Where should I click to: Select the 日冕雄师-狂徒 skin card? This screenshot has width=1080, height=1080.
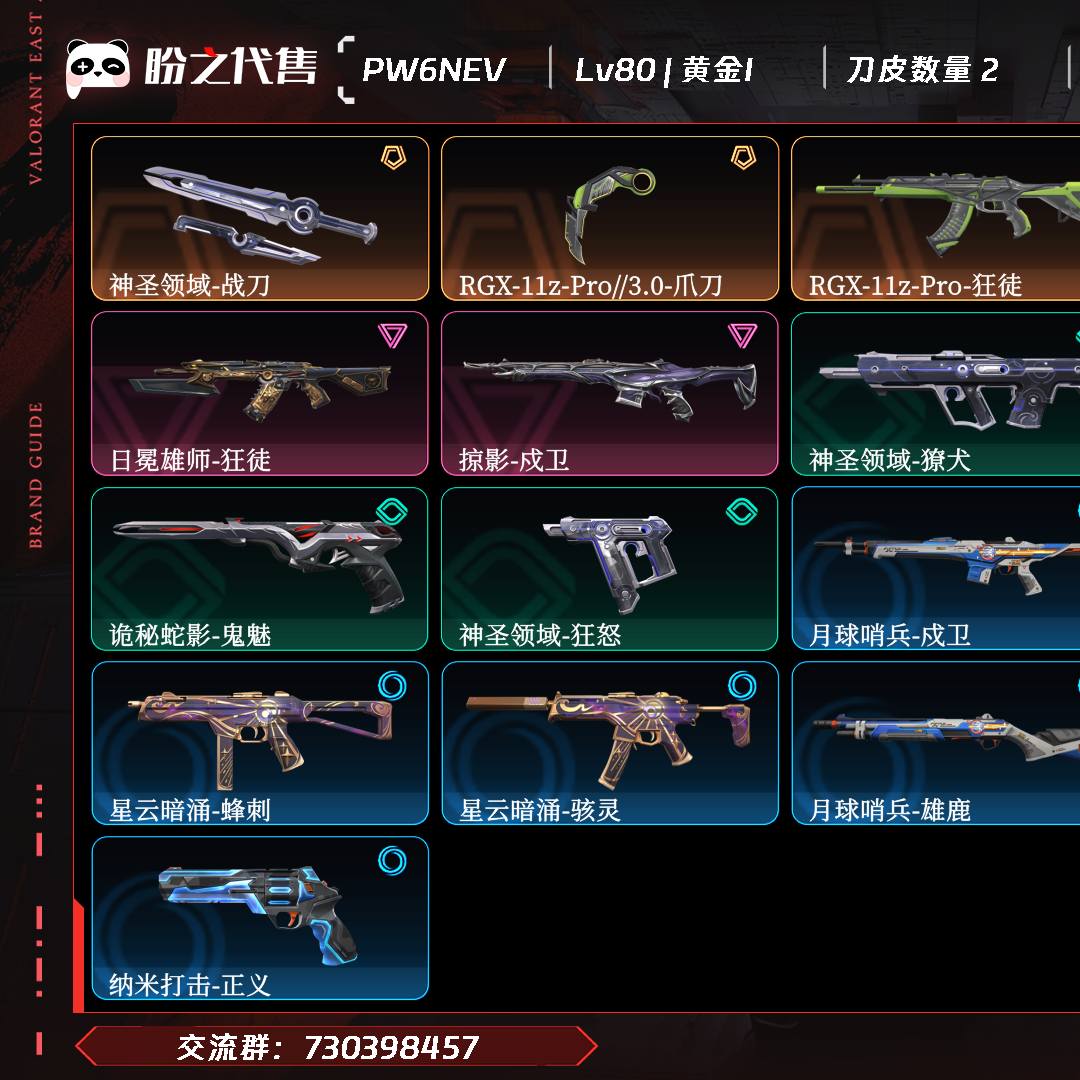pyautogui.click(x=260, y=393)
